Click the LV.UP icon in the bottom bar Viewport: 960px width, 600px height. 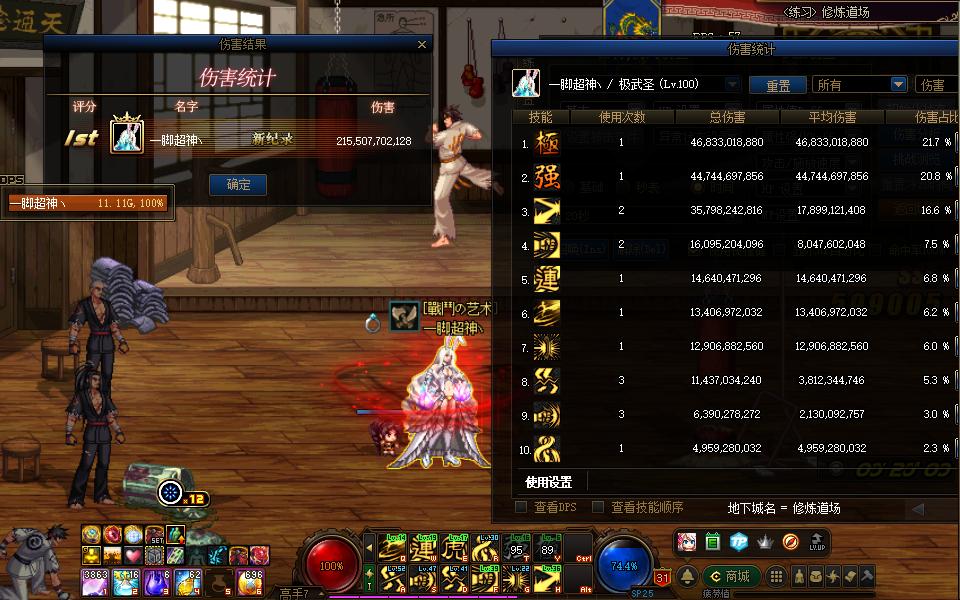click(x=816, y=542)
